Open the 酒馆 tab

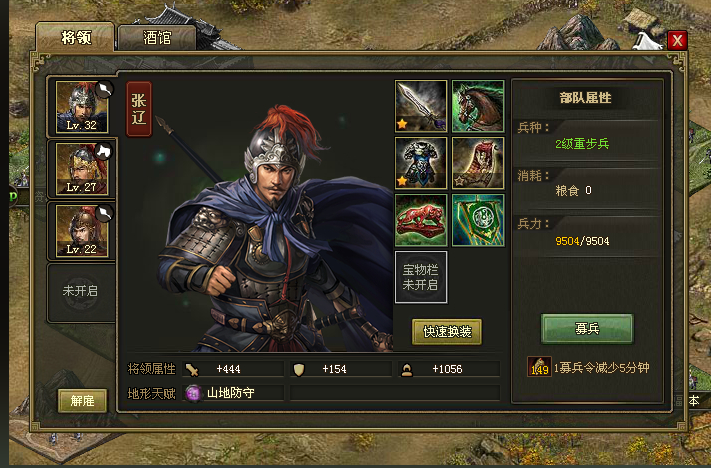click(x=156, y=37)
